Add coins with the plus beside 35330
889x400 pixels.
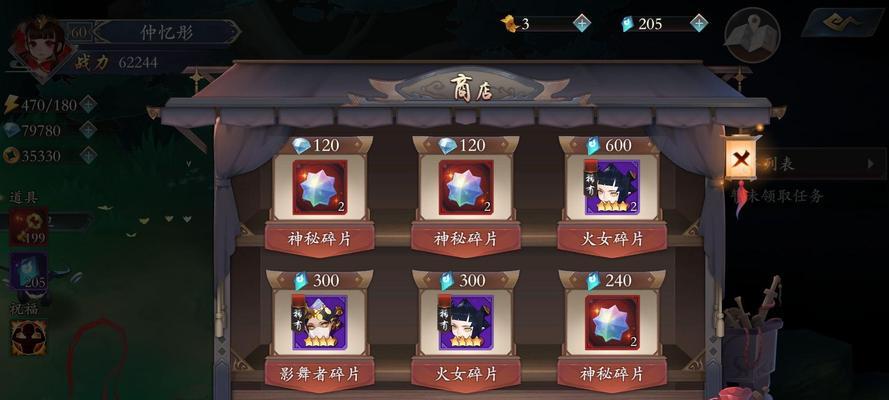click(89, 155)
